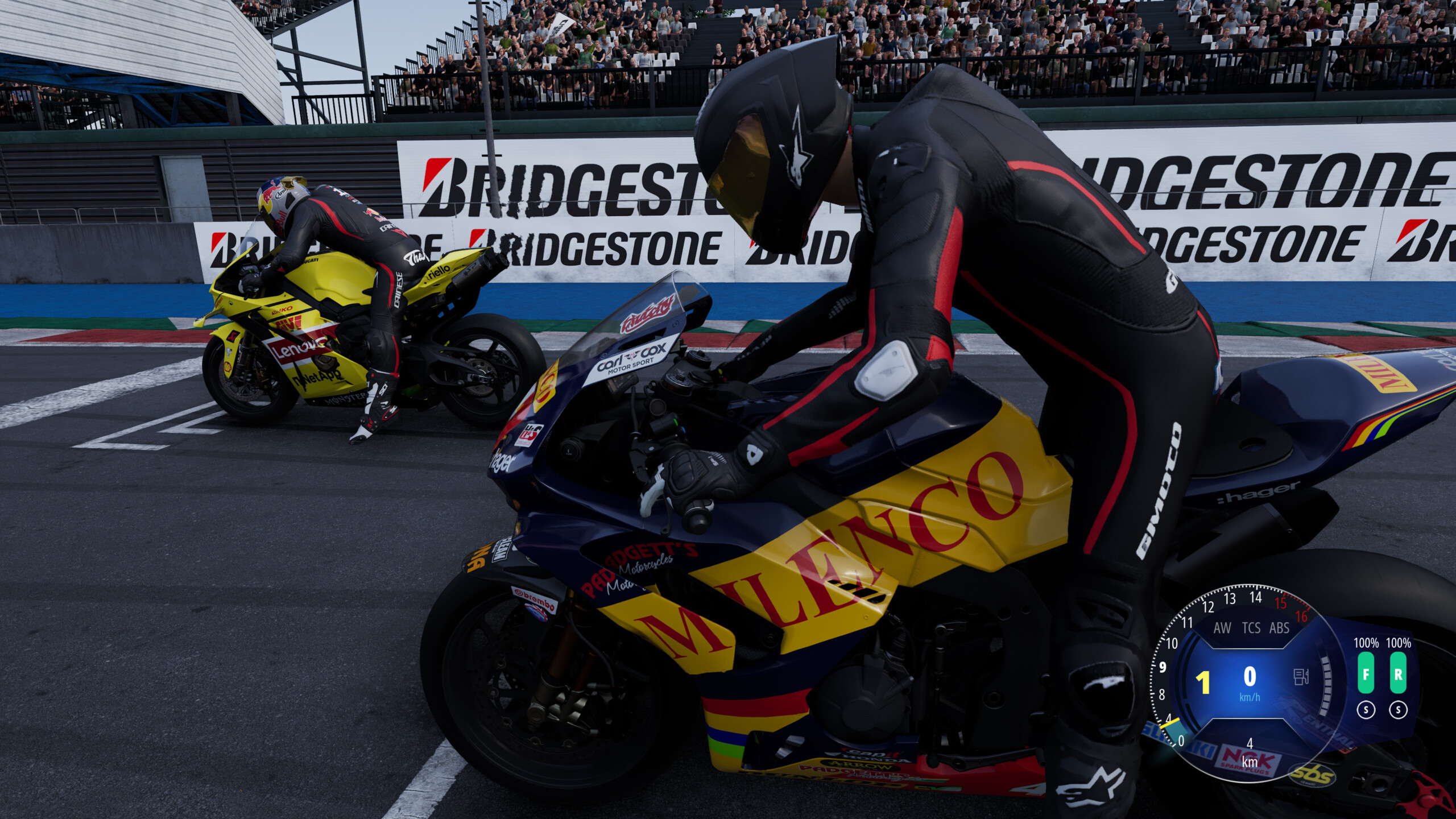
Task: Click the AW anti-wheelie indicator
Action: 1222,628
